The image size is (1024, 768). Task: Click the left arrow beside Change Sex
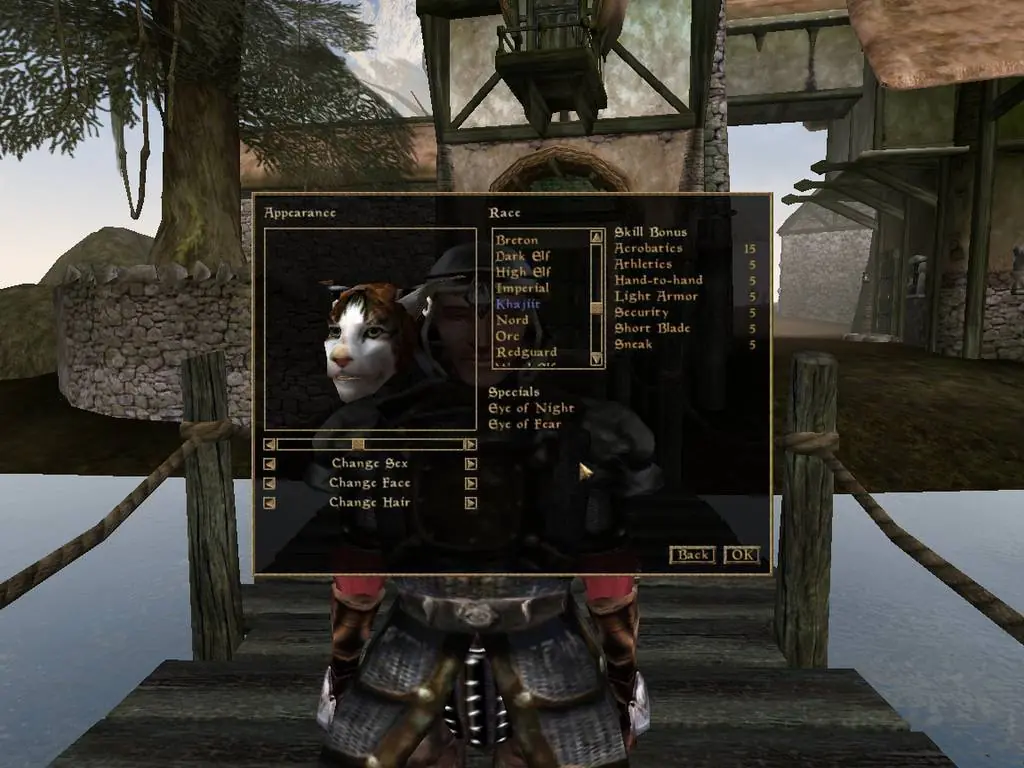pyautogui.click(x=269, y=464)
